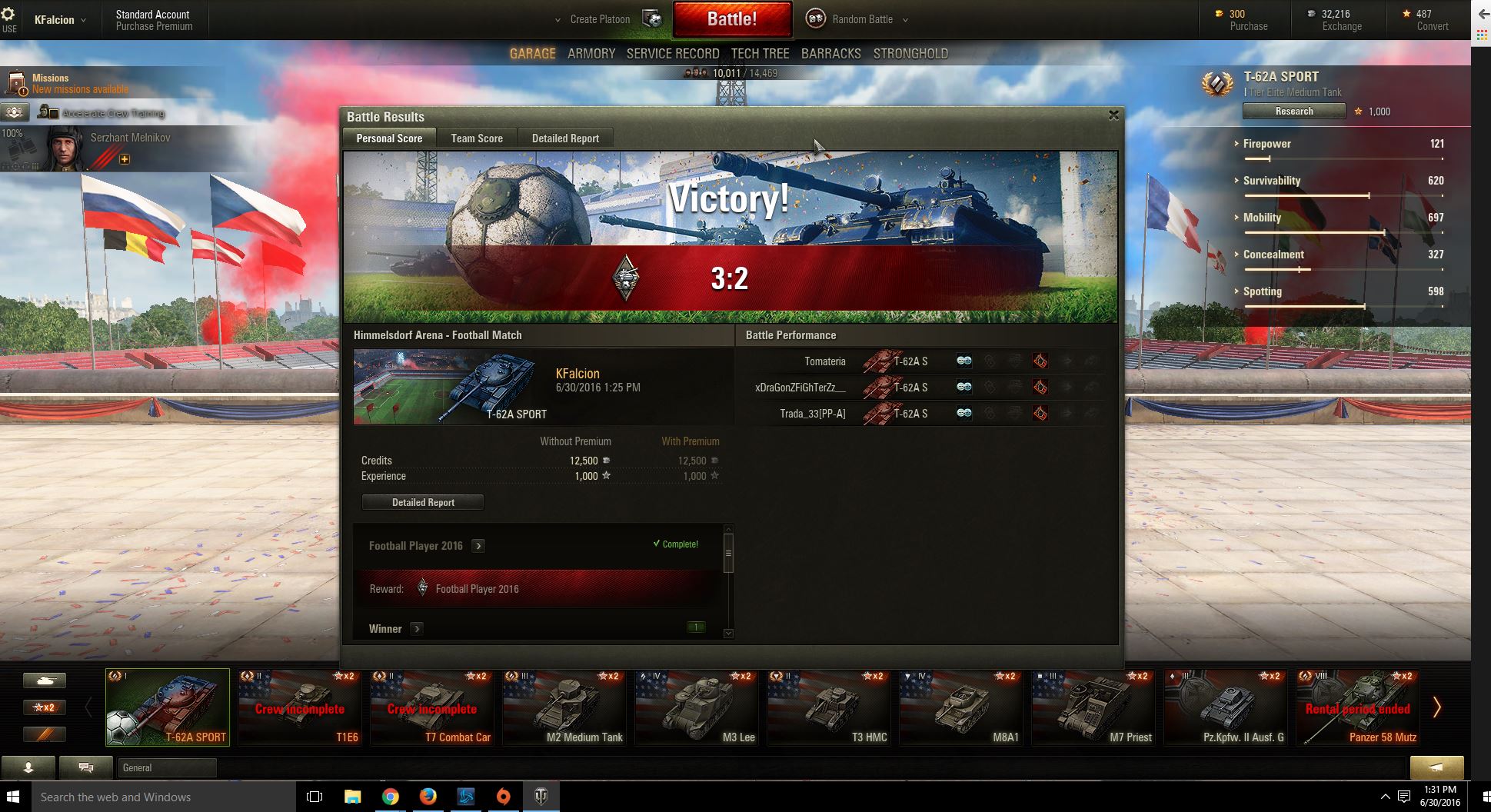
Task: Start a battle with the red Battle! button
Action: [732, 19]
